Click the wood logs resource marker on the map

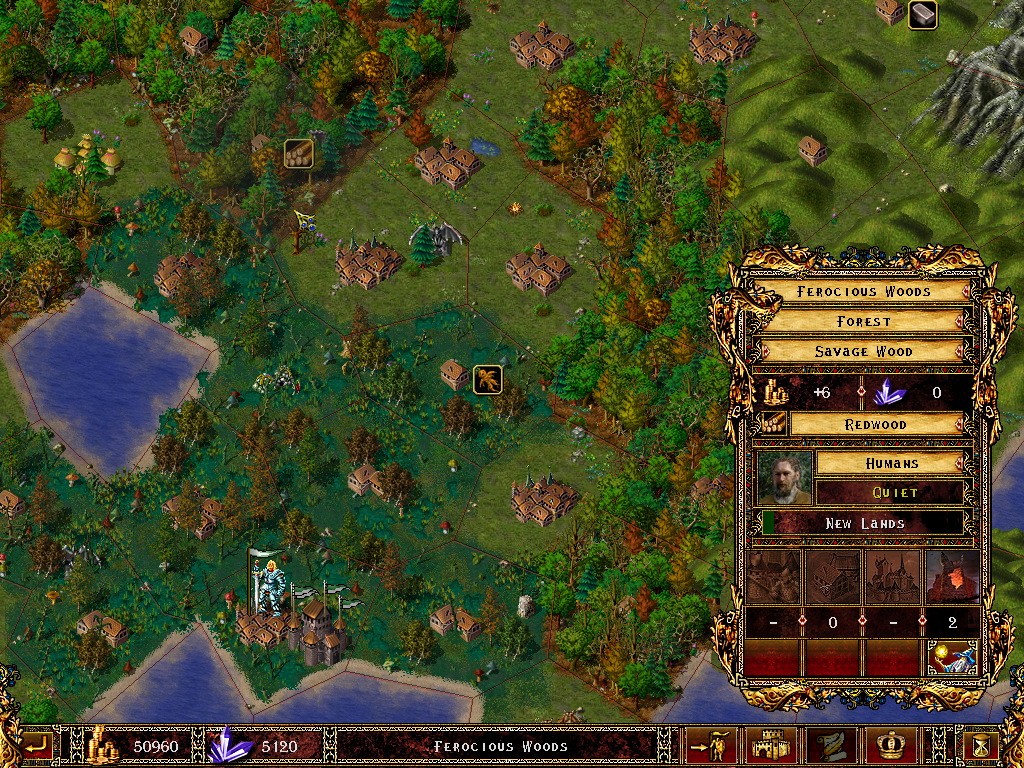298,153
